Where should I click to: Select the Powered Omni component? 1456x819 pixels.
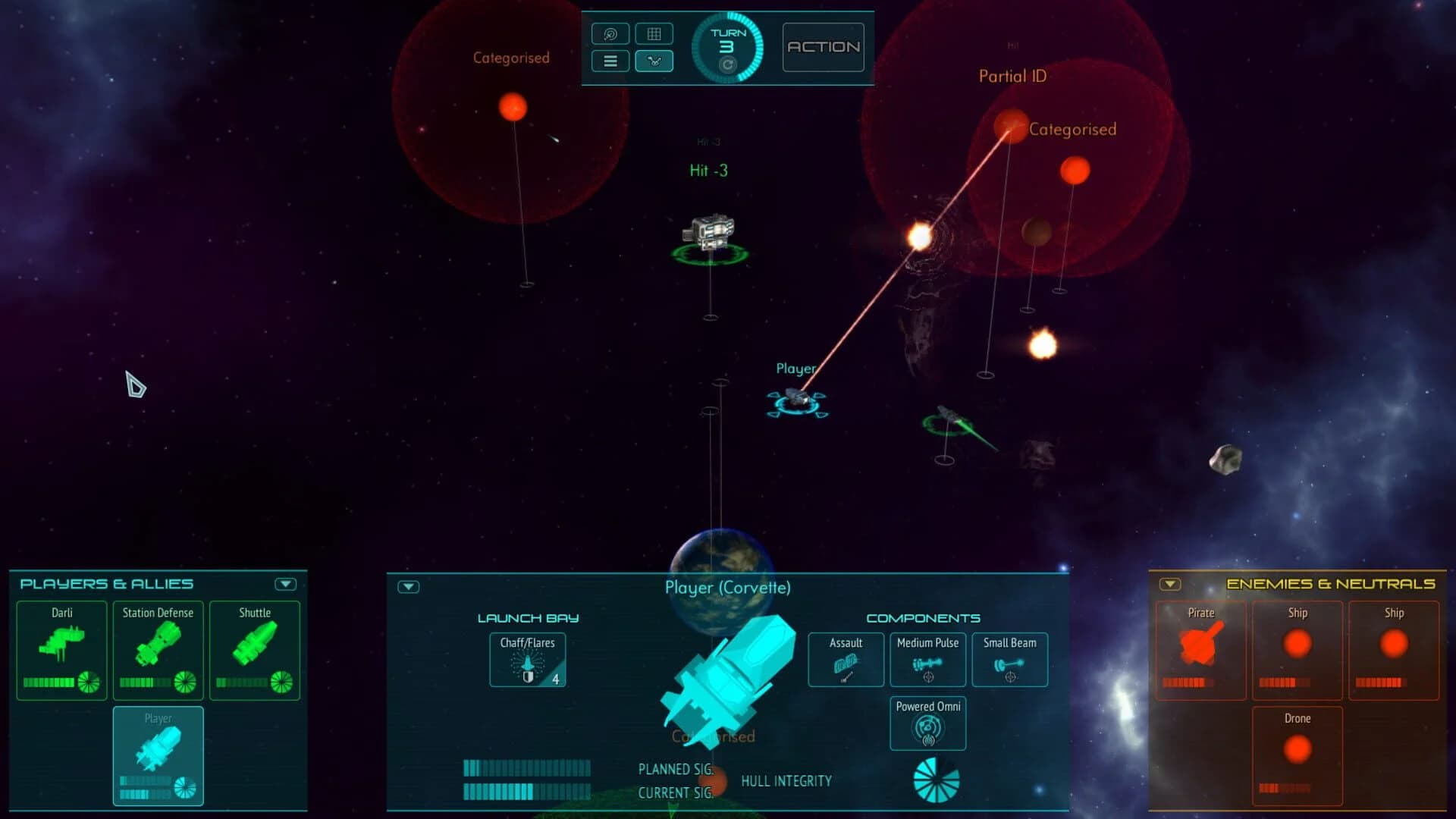coord(927,723)
